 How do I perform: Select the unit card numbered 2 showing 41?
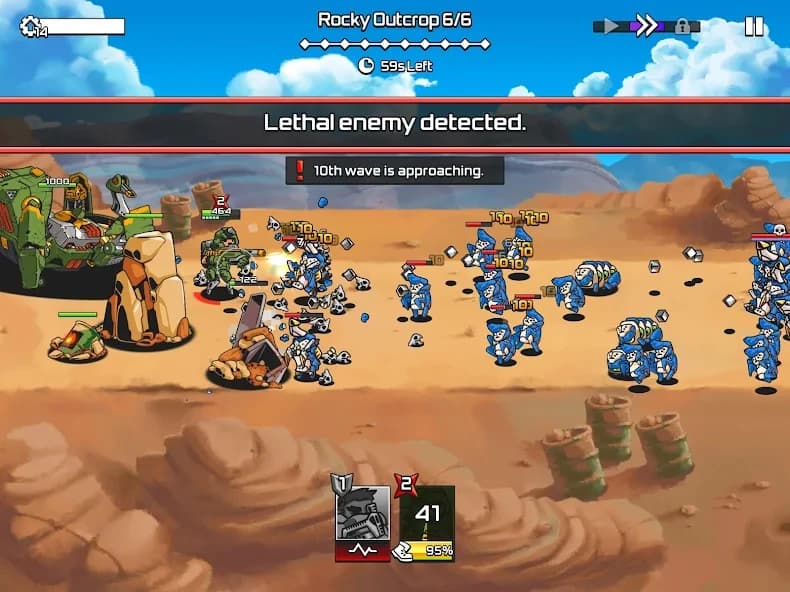[x=428, y=520]
